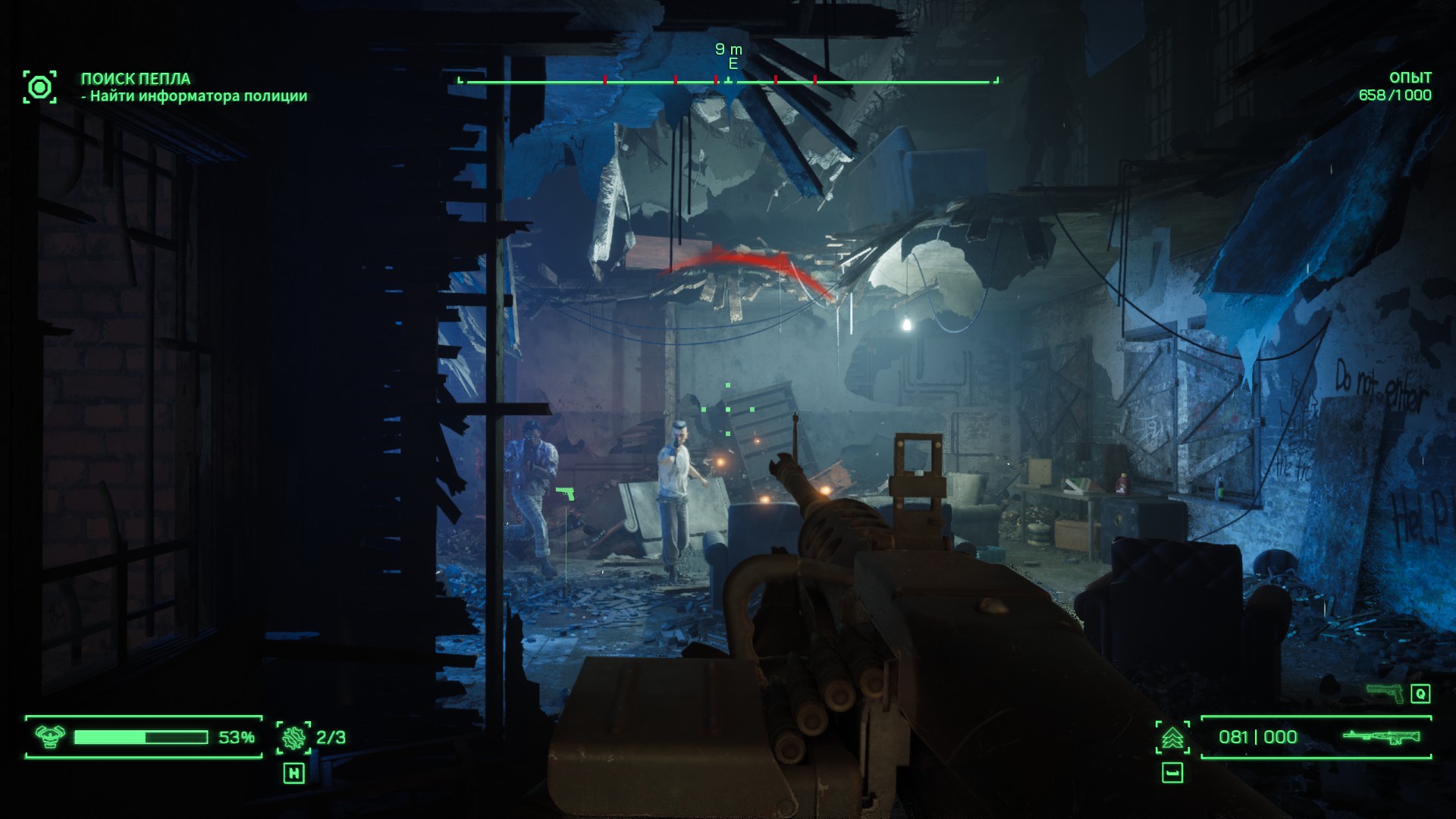Image resolution: width=1456 pixels, height=819 pixels.
Task: Click the chevron rank ability icon
Action: click(1172, 737)
